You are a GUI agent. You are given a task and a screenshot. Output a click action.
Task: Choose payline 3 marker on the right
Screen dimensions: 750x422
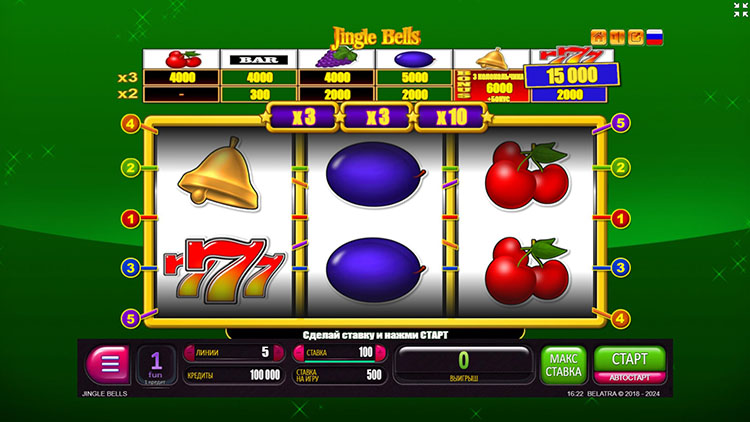coord(620,267)
